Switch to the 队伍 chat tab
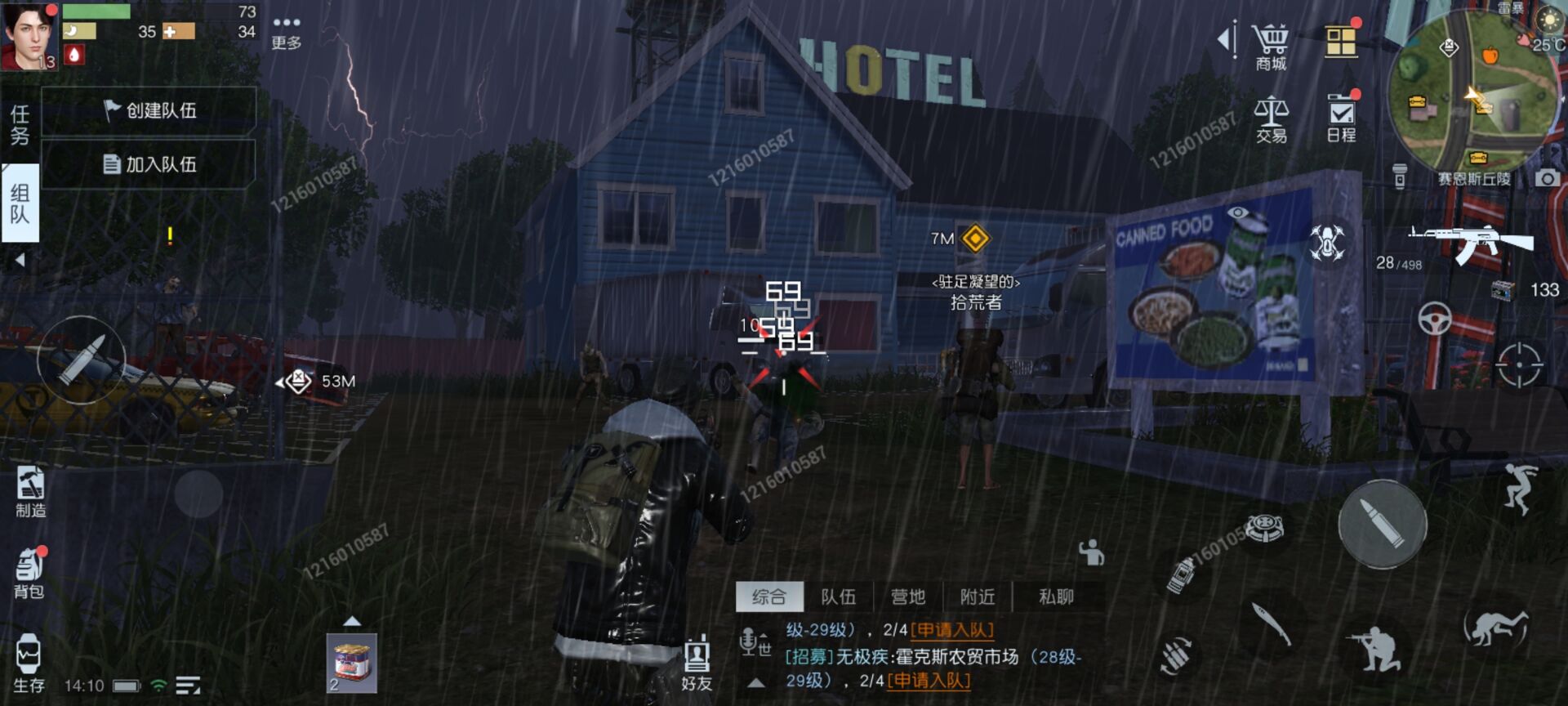This screenshot has width=1568, height=706. pos(840,597)
